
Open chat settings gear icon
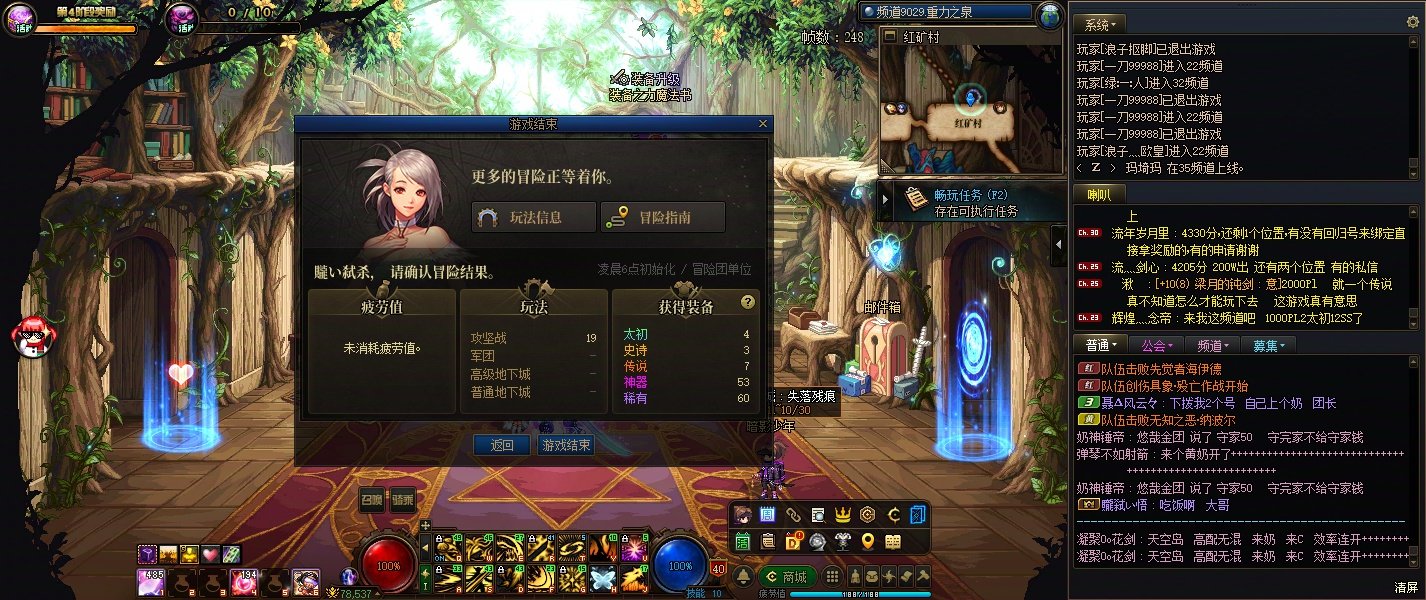[x=1413, y=22]
